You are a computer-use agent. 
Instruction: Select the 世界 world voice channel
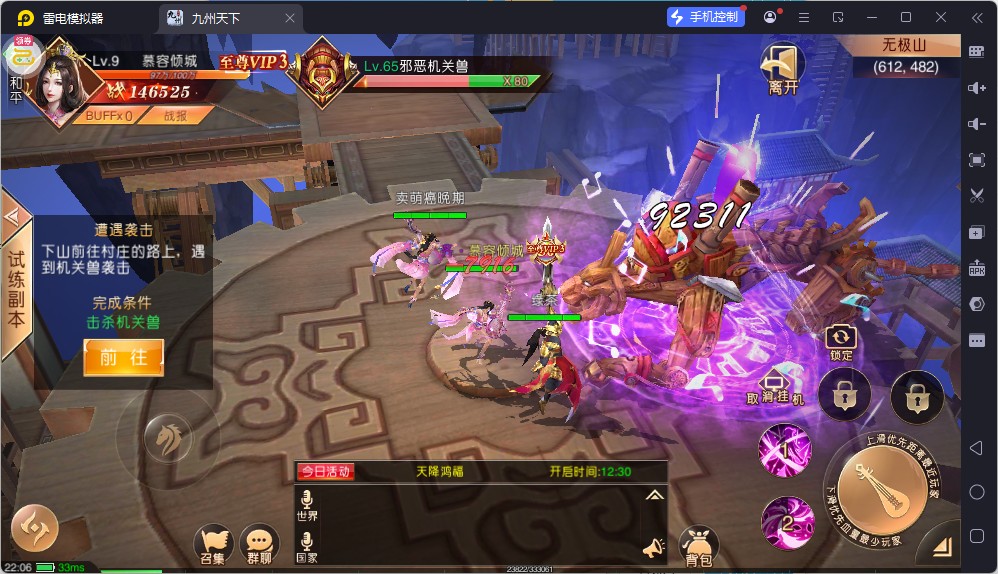pyautogui.click(x=307, y=505)
